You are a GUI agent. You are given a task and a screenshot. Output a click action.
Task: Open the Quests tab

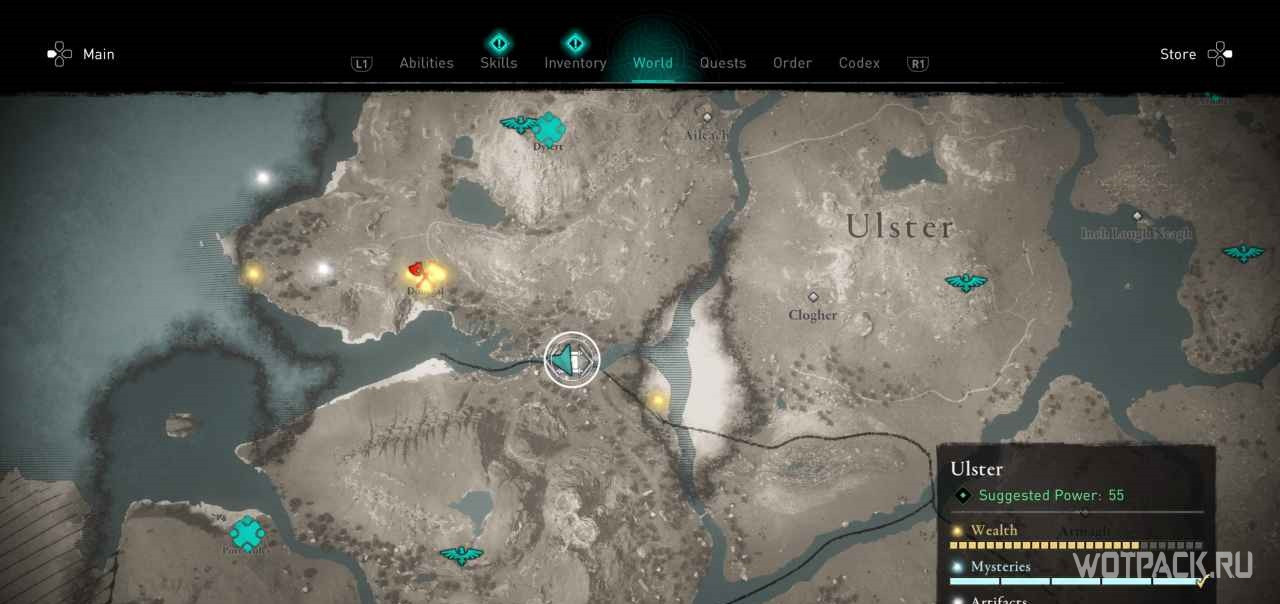click(x=722, y=63)
